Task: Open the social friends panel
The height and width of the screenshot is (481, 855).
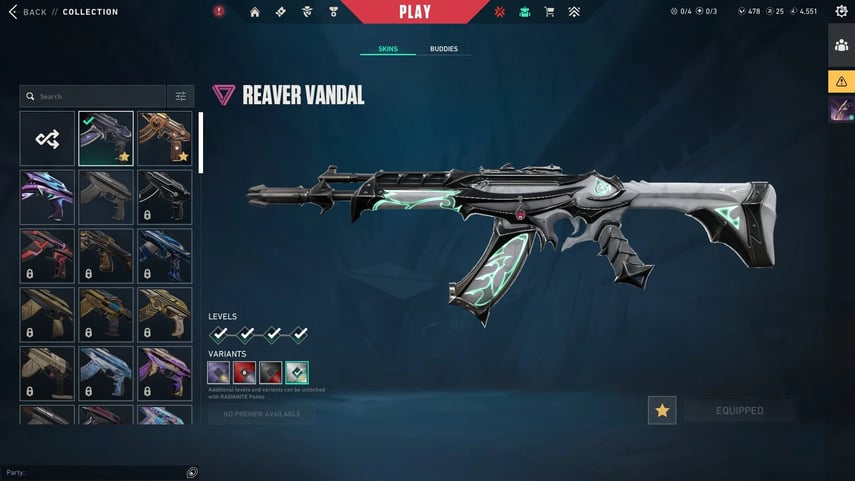Action: 841,46
